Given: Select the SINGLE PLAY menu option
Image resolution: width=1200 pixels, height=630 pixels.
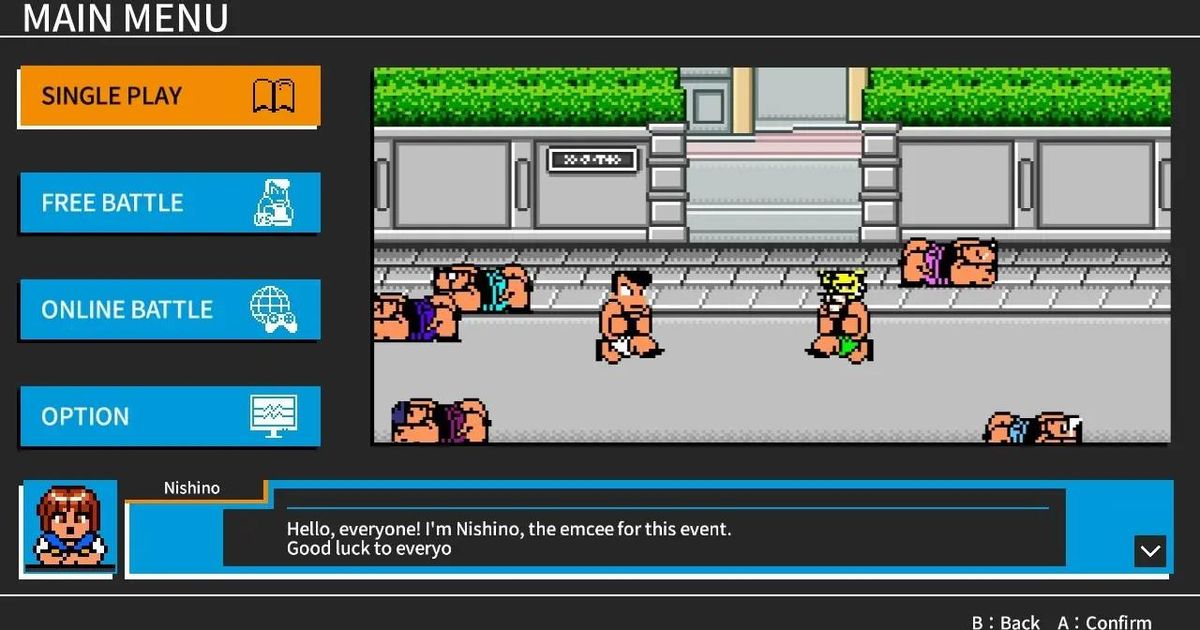Looking at the screenshot, I should pyautogui.click(x=169, y=96).
